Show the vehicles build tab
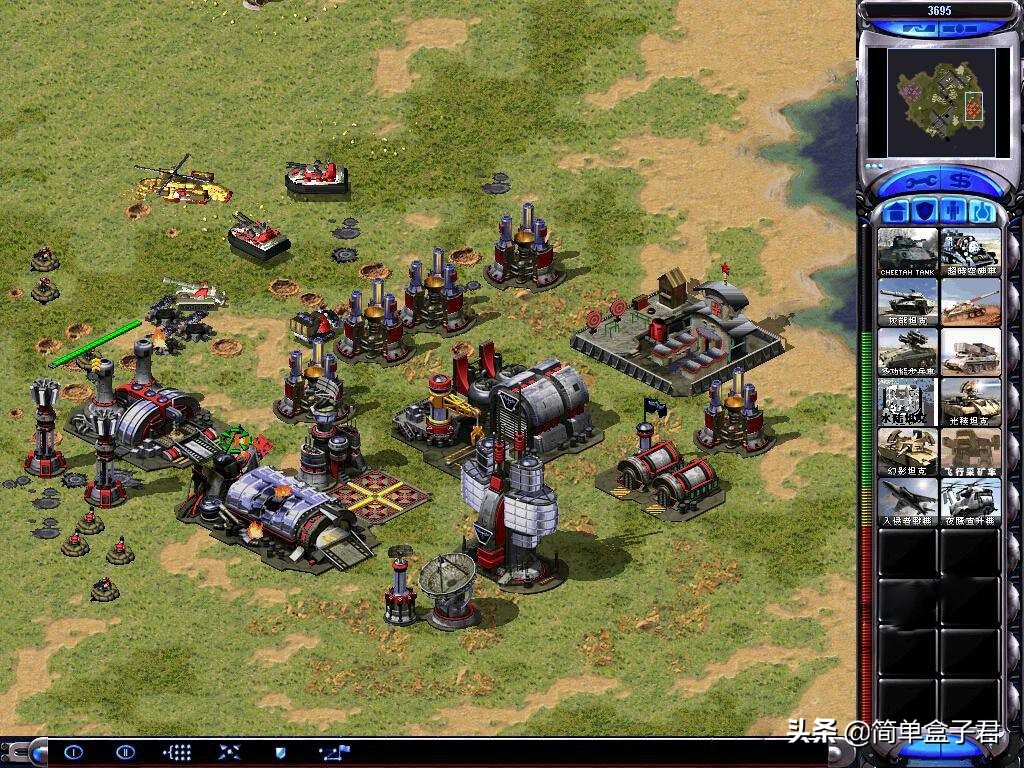 click(x=982, y=212)
